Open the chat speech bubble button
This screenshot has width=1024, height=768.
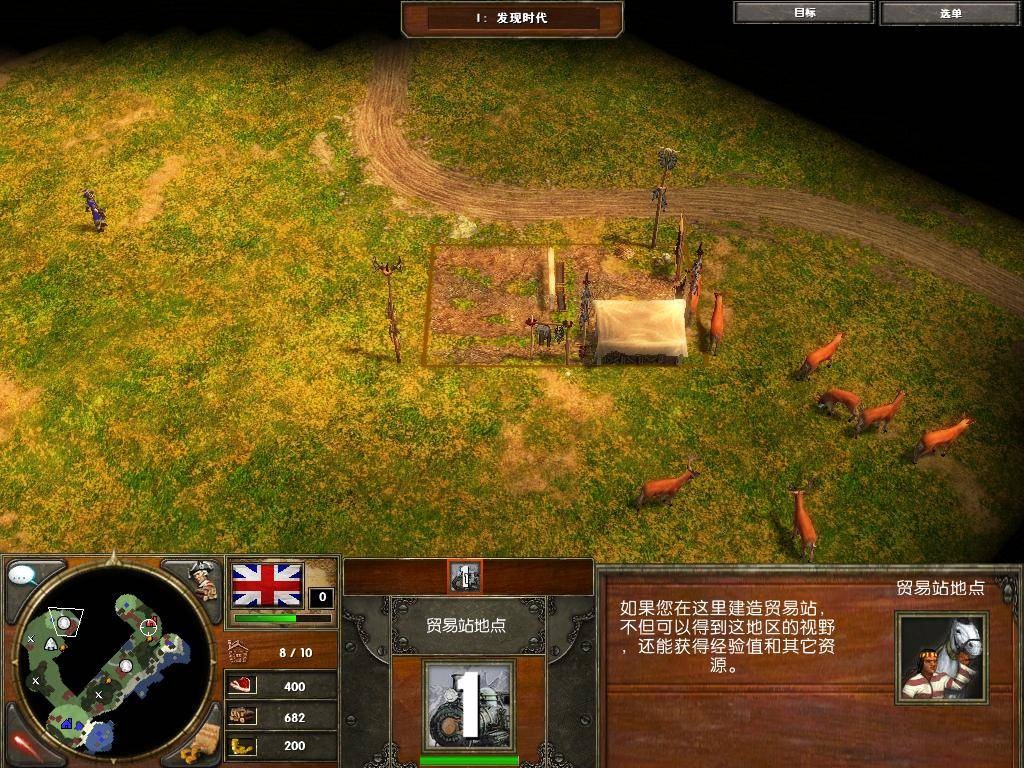coord(24,575)
